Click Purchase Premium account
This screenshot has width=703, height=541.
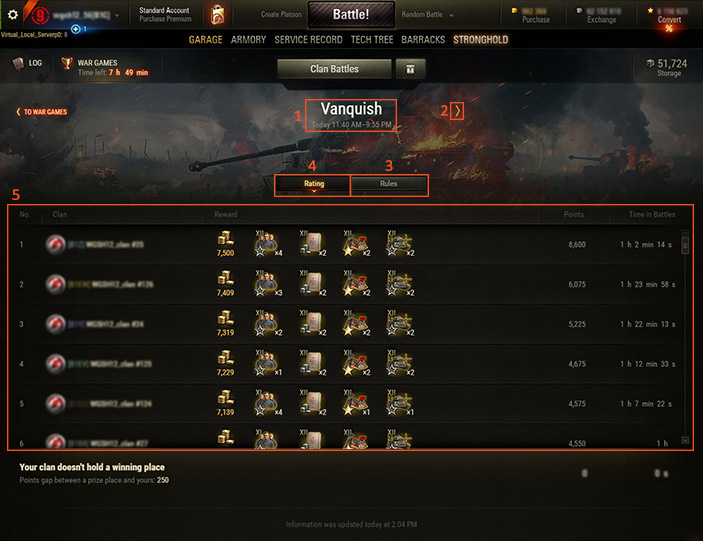tap(165, 19)
